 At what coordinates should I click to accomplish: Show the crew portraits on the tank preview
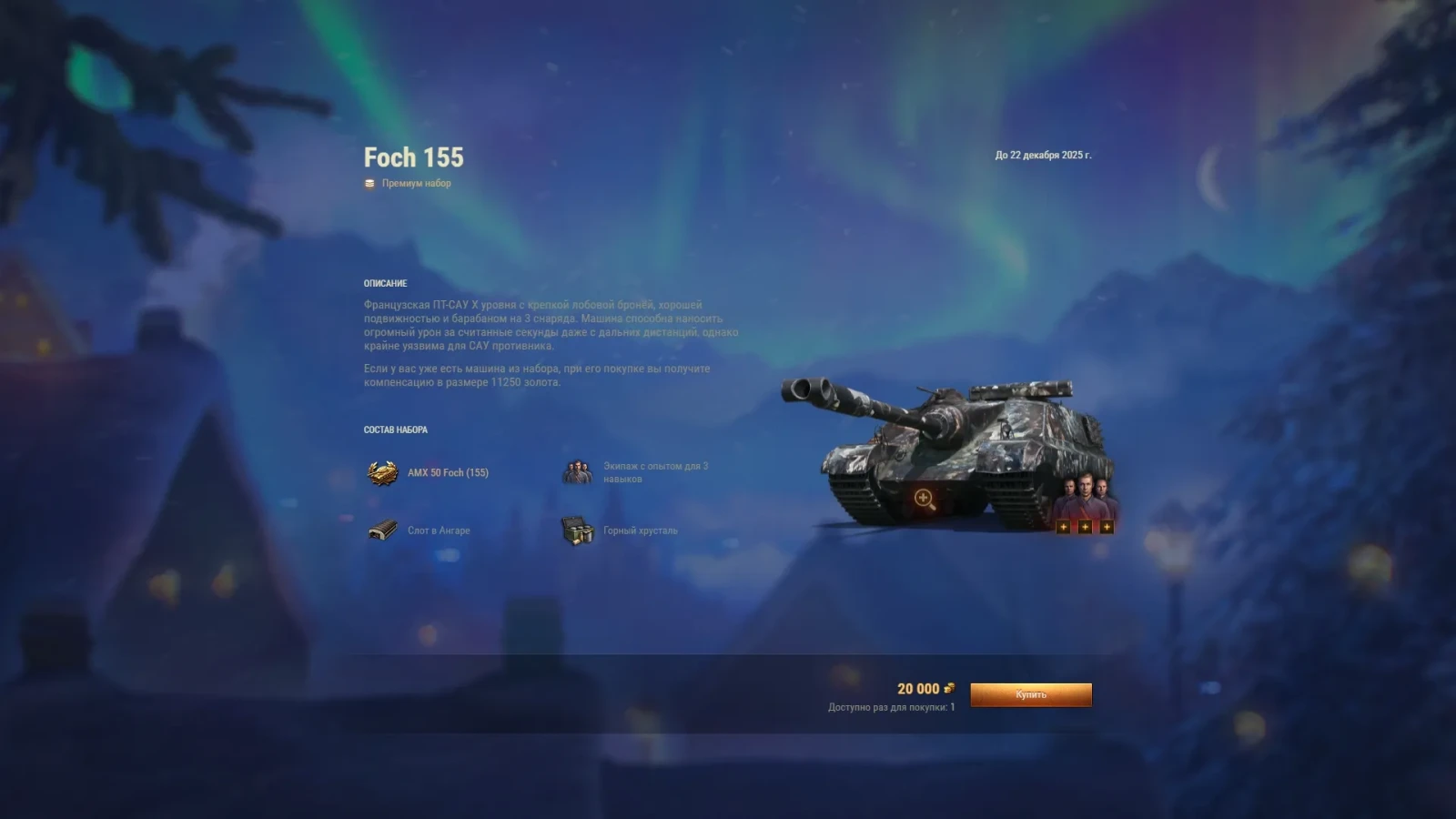[x=1084, y=497]
